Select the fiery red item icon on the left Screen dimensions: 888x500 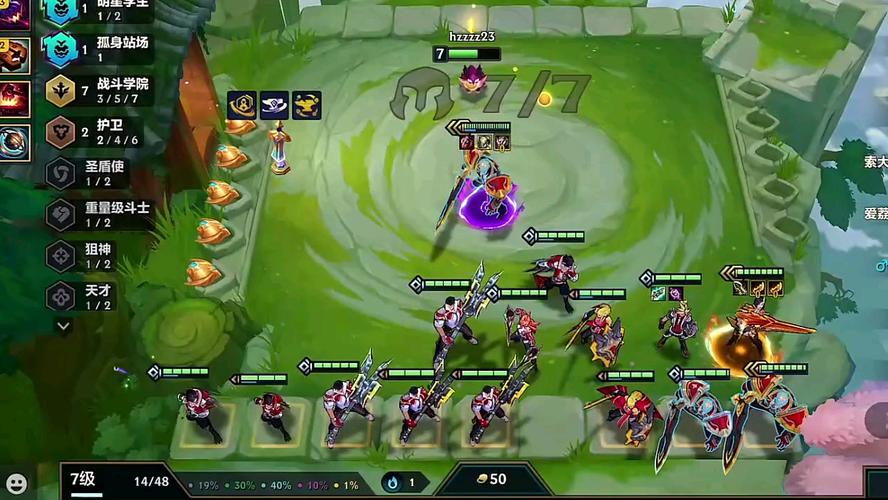pyautogui.click(x=14, y=98)
